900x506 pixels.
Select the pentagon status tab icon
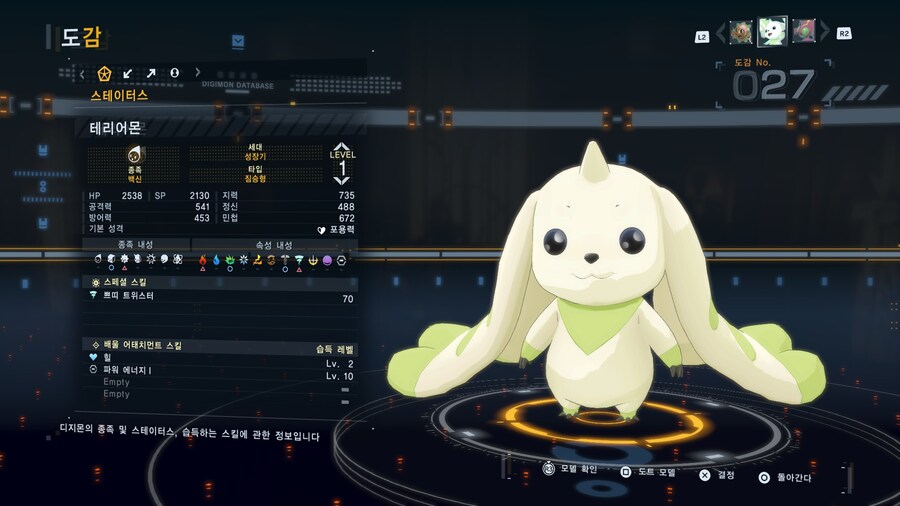pyautogui.click(x=104, y=73)
